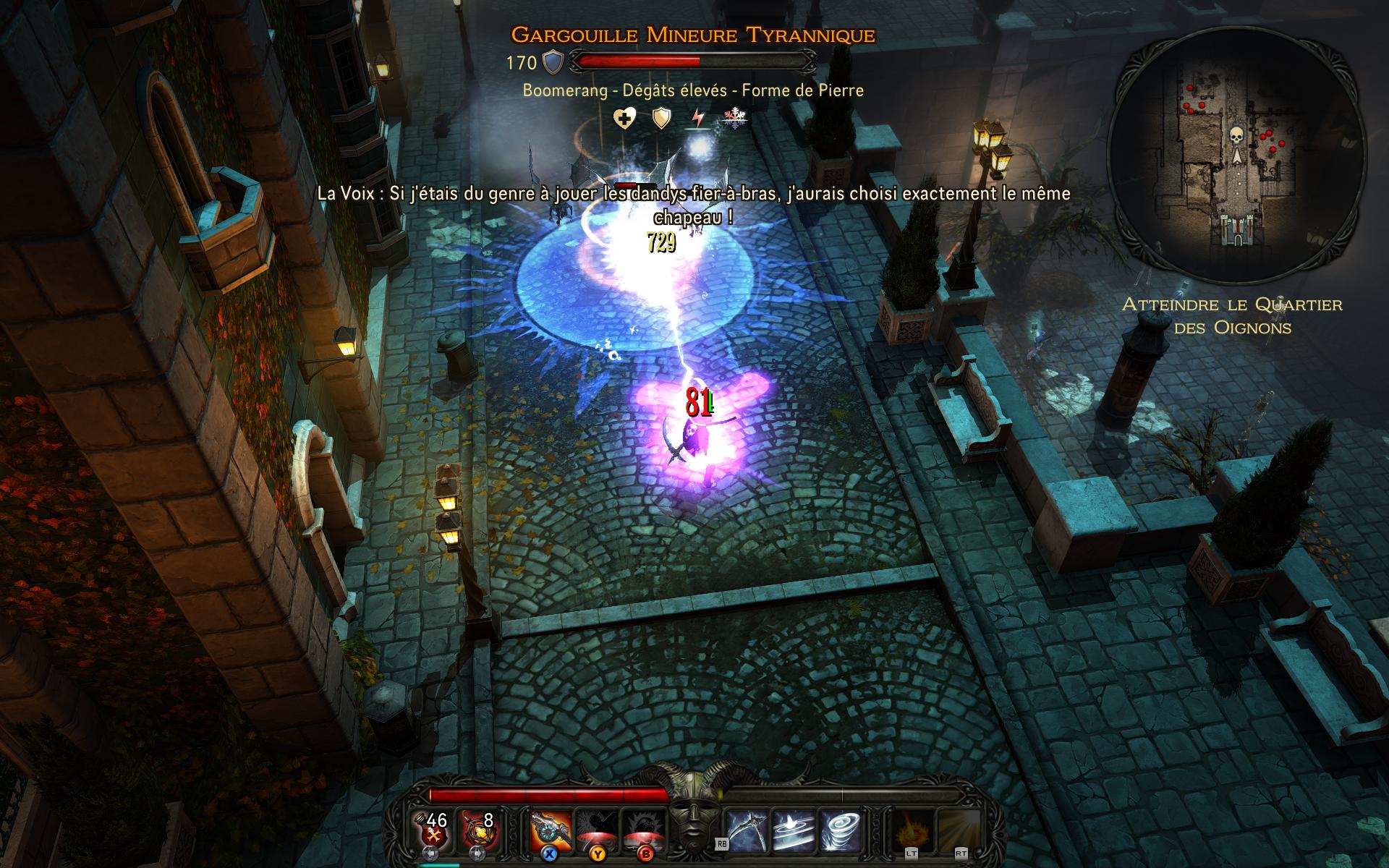The height and width of the screenshot is (868, 1389).
Task: Select the quest objective 'Atteindre le Quartier des Oignons'
Action: [1232, 315]
